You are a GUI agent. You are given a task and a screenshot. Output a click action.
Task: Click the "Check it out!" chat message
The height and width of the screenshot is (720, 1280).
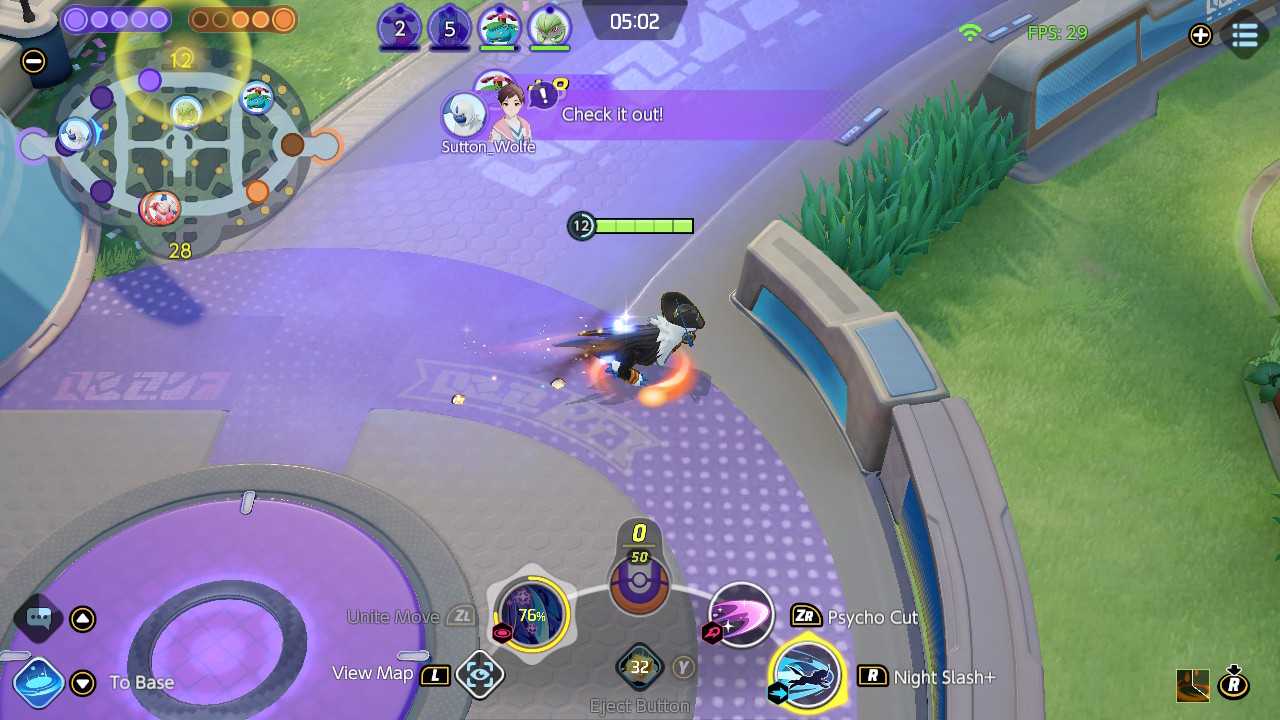point(612,114)
